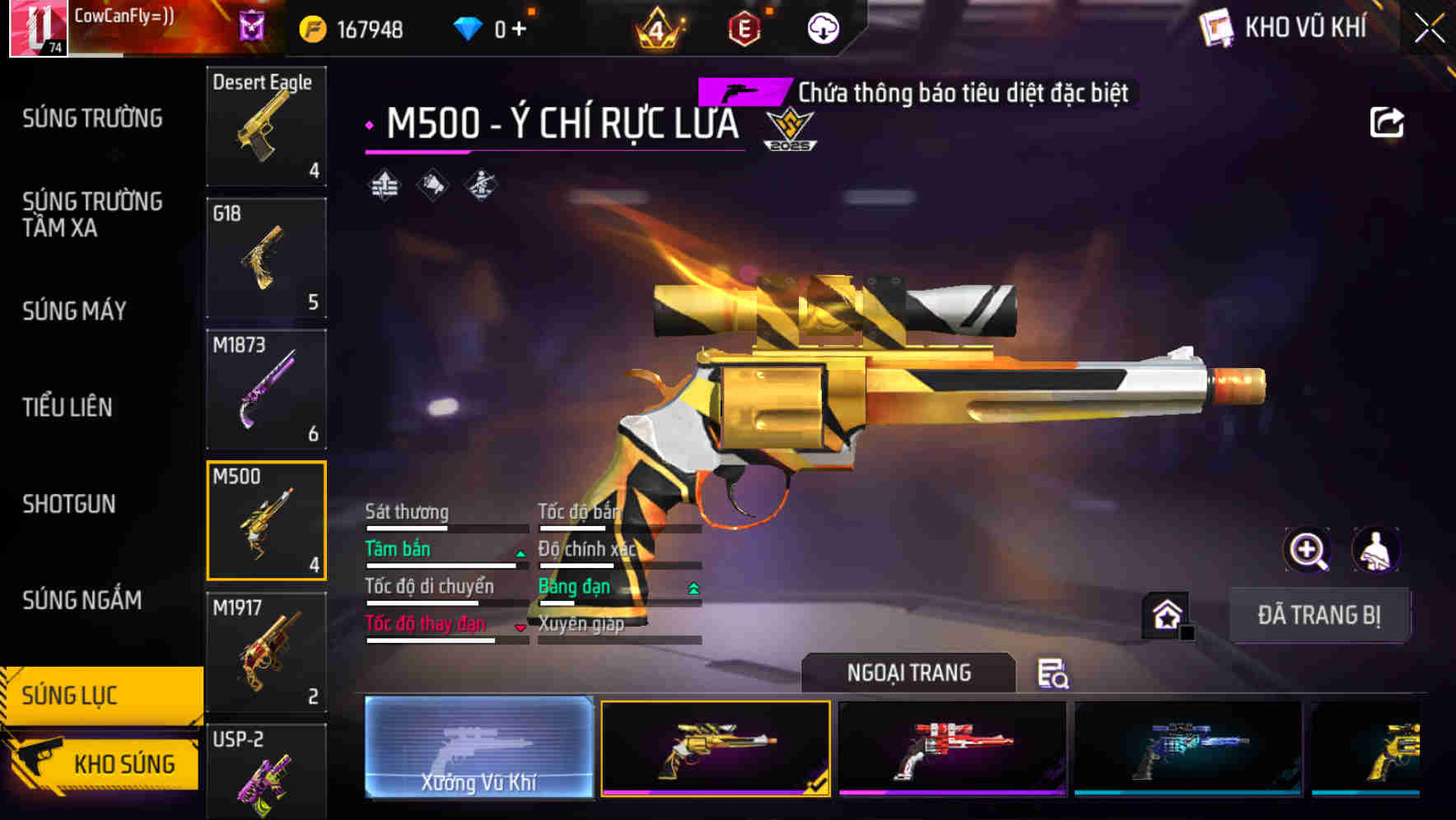Click the zoom magnifier icon to inspect weapon
Screen dimensions: 1456x820
[1307, 550]
